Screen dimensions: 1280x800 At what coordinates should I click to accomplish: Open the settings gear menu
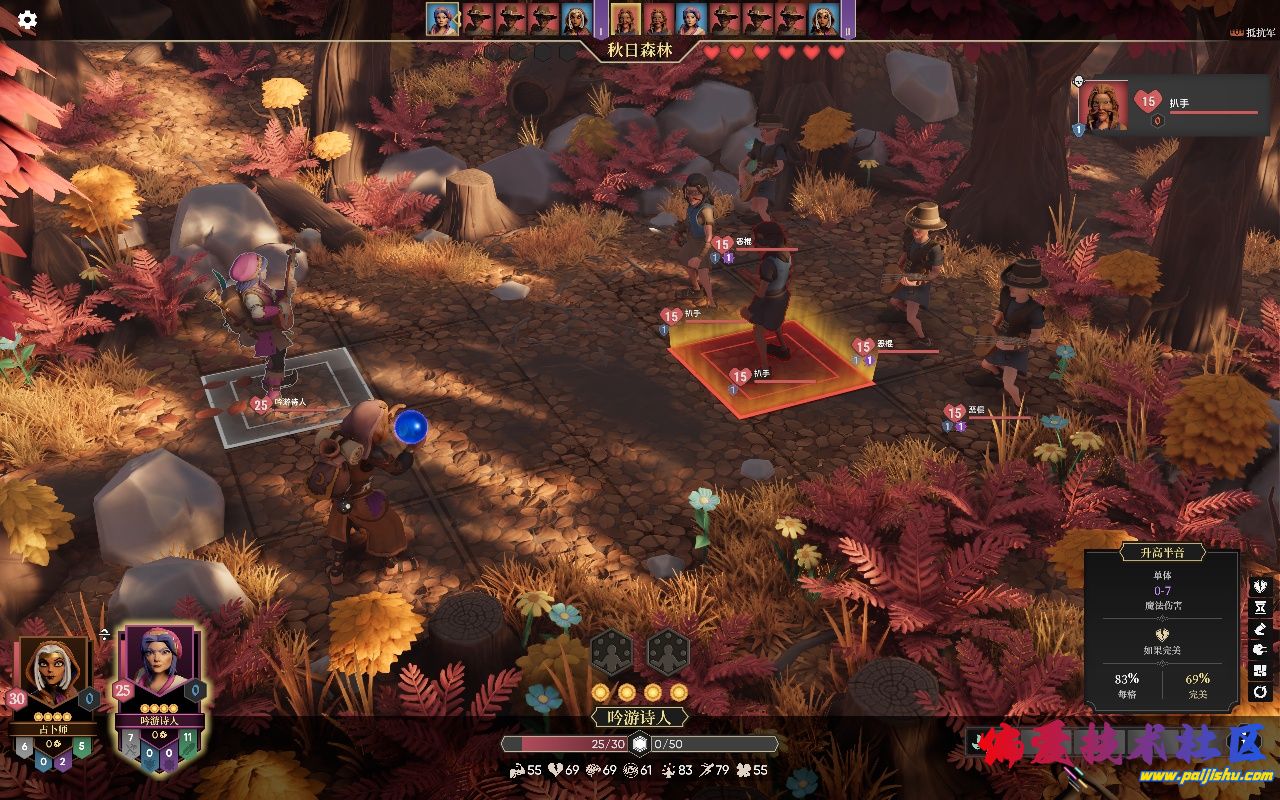coord(27,20)
